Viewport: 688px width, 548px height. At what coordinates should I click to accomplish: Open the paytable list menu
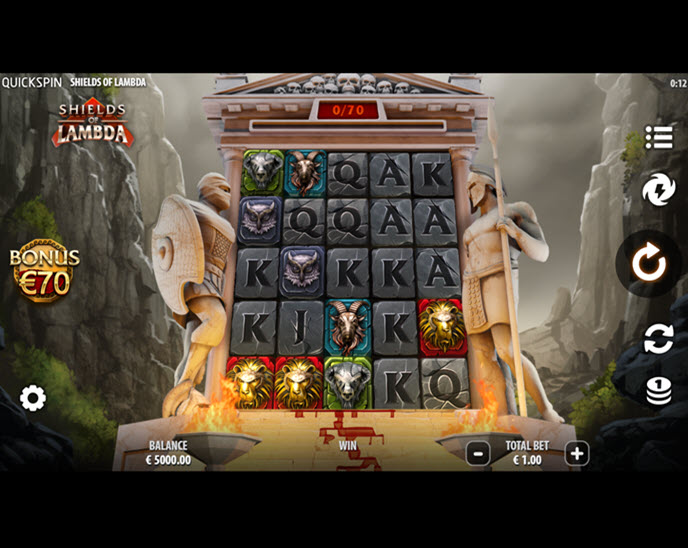pyautogui.click(x=659, y=137)
